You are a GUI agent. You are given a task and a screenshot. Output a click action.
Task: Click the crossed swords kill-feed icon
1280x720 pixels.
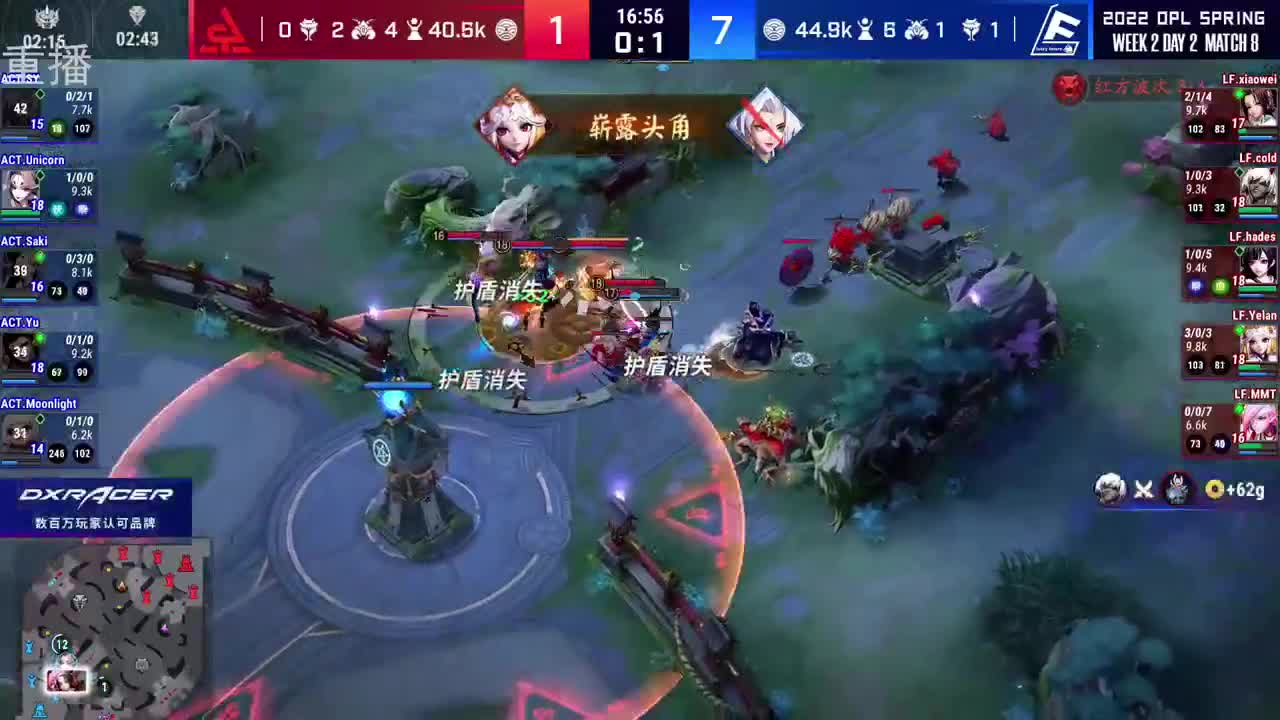click(1143, 489)
